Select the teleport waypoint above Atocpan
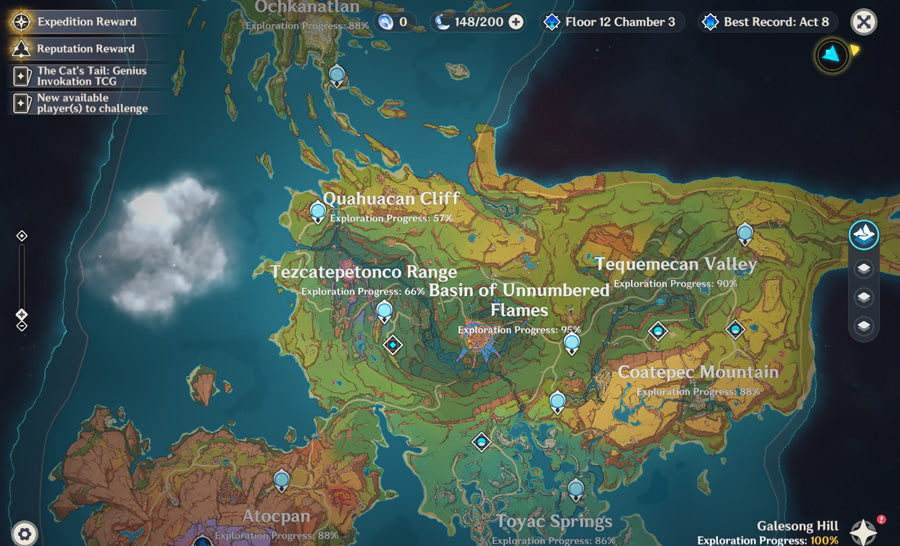Viewport: 900px width, 546px height. [282, 481]
